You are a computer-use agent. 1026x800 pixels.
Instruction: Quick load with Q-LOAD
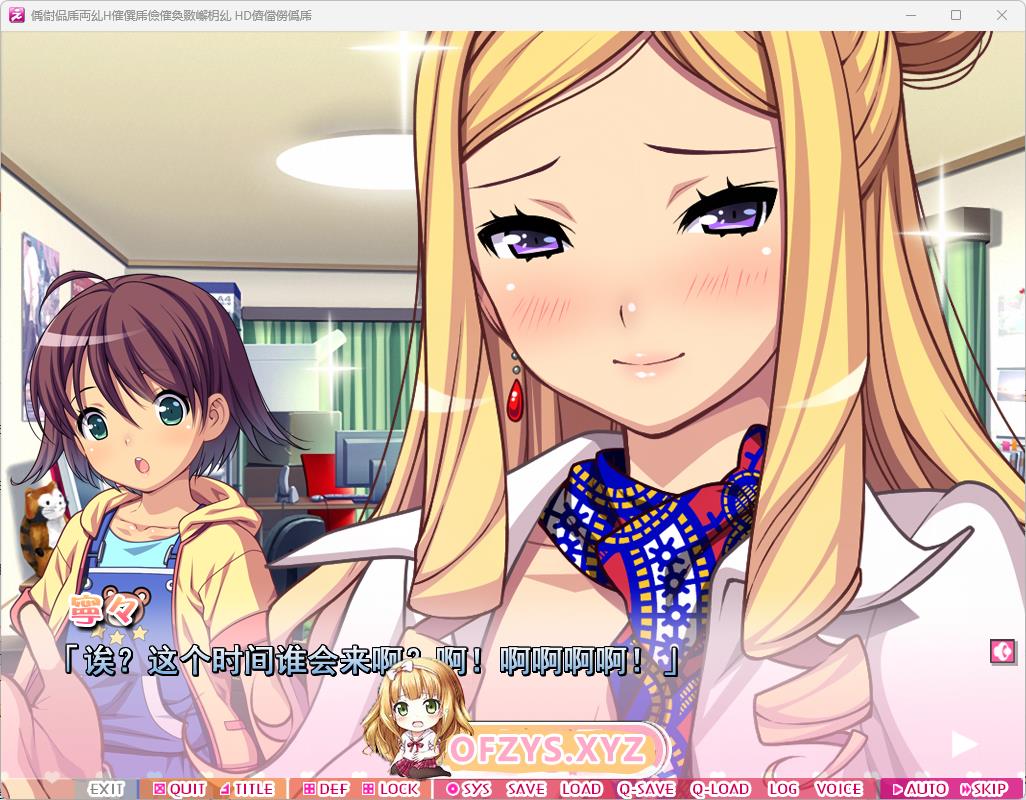click(720, 789)
